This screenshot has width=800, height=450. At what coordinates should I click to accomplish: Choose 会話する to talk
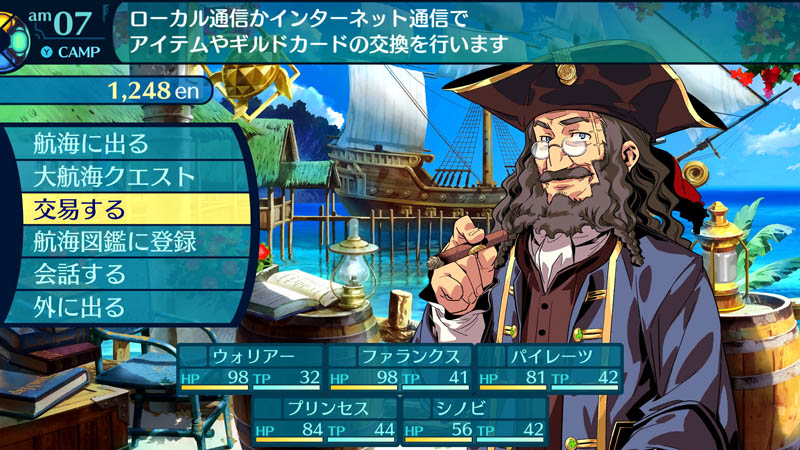(120, 273)
